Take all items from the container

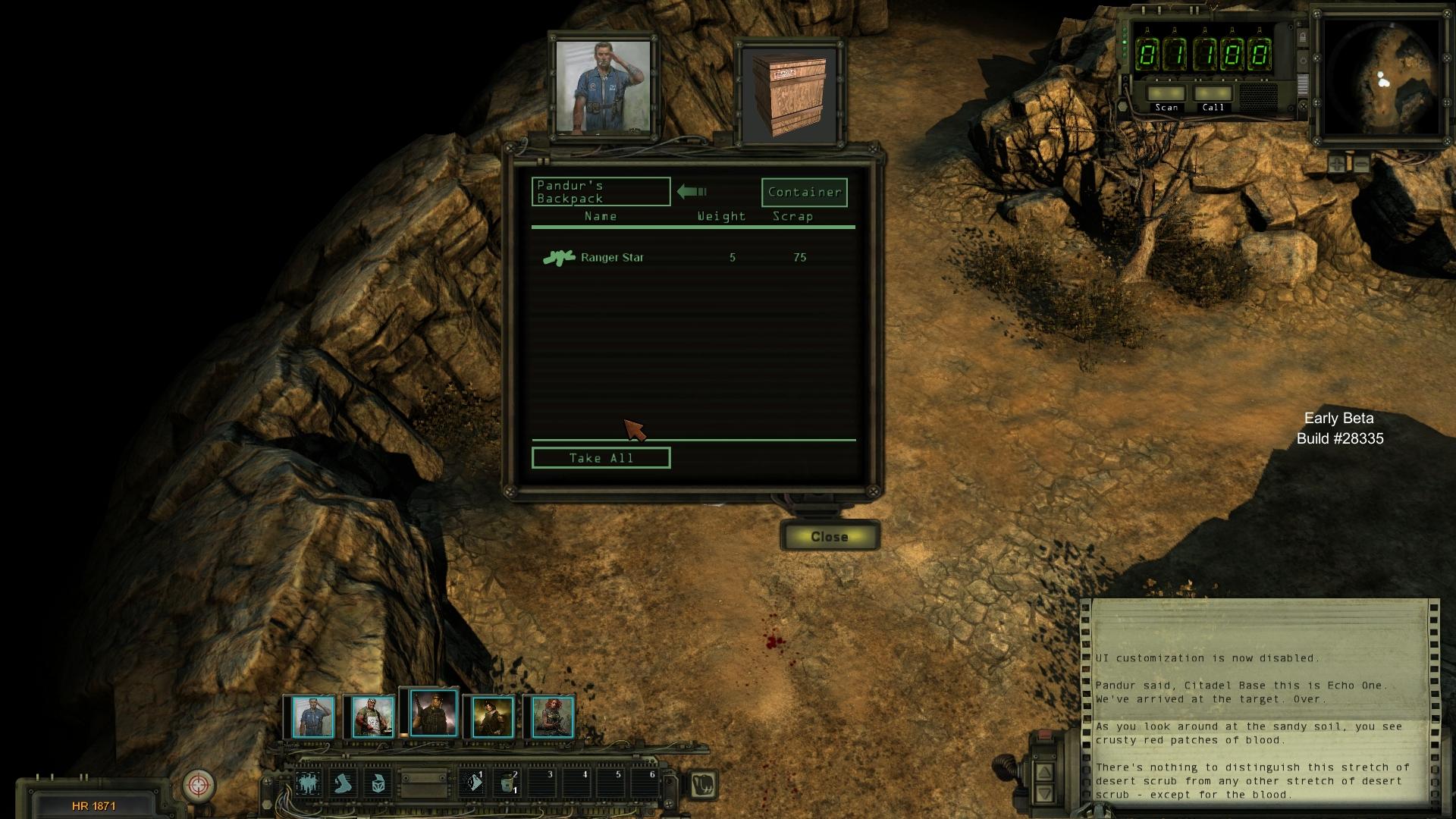click(601, 458)
